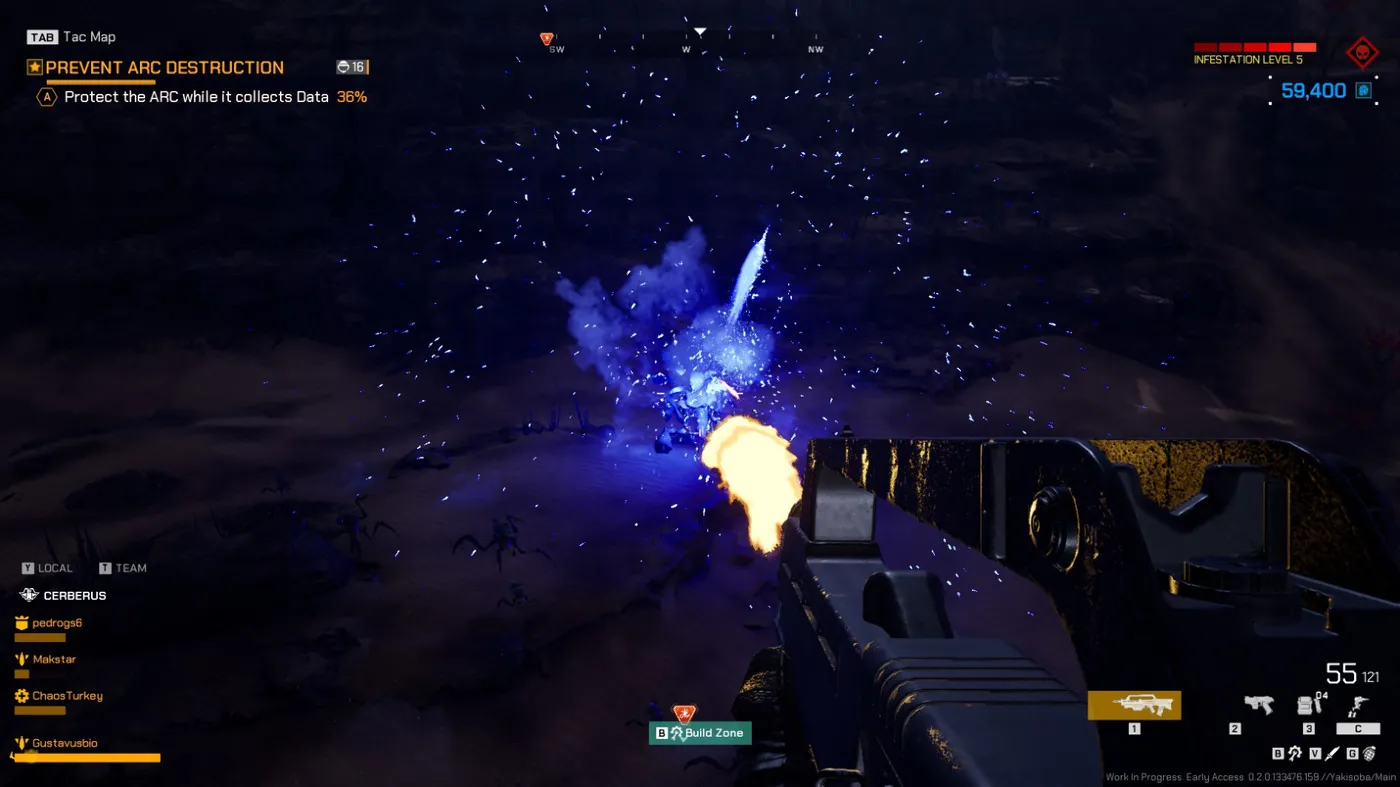The width and height of the screenshot is (1400, 787).
Task: Choose the frag grenade icon
Action: tap(1368, 753)
